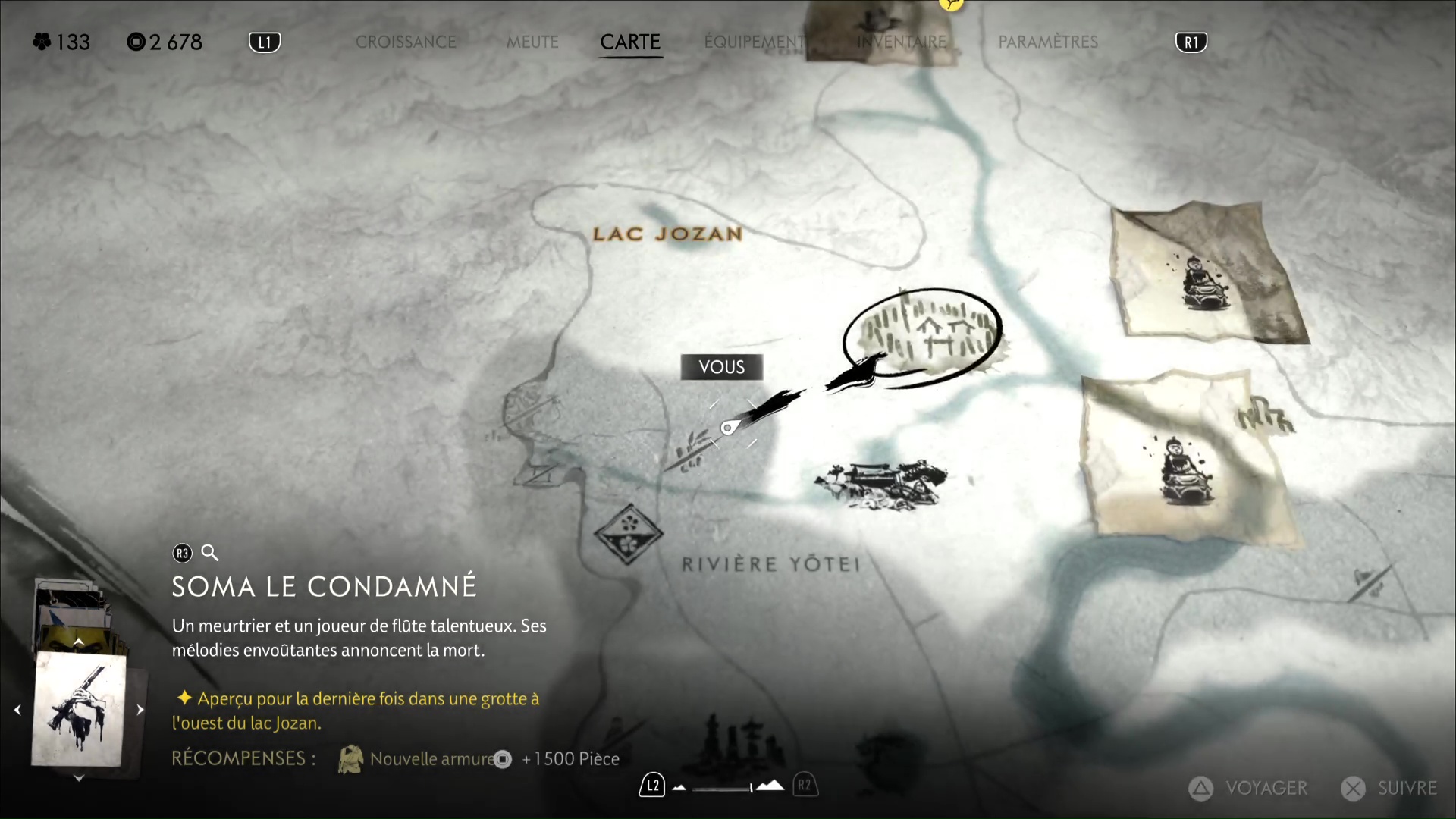Click the magnifying glass inspect icon

210,553
